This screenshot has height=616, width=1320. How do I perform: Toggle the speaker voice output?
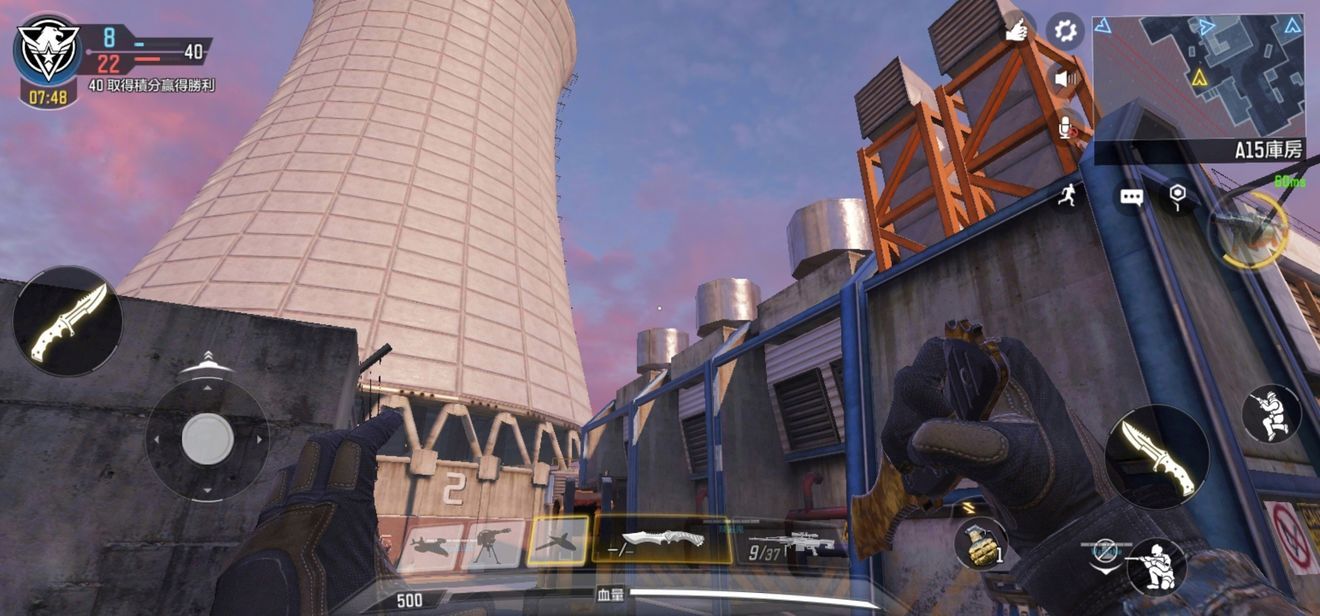[x=1066, y=78]
